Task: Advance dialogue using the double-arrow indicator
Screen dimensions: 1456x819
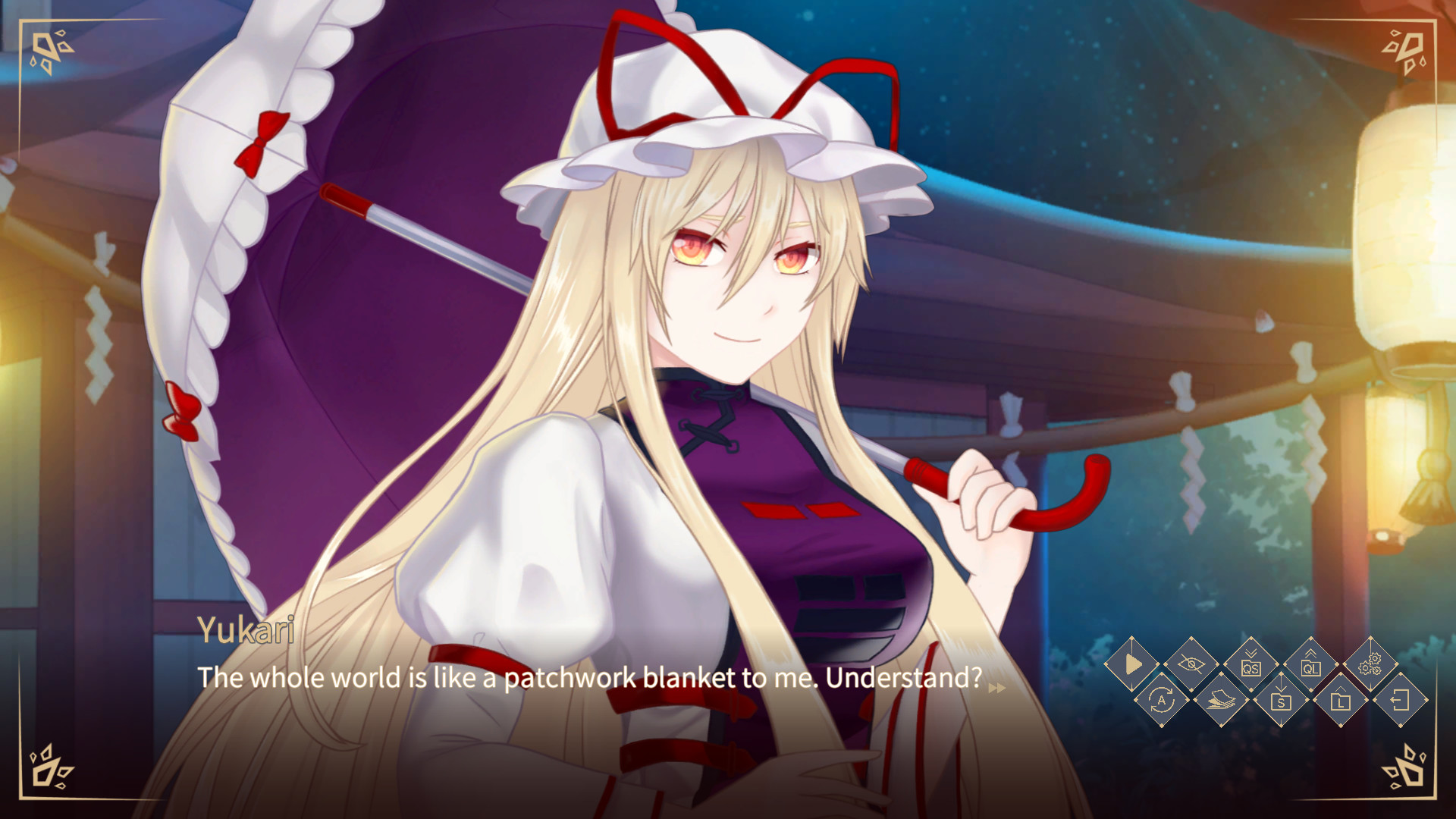Action: (998, 689)
